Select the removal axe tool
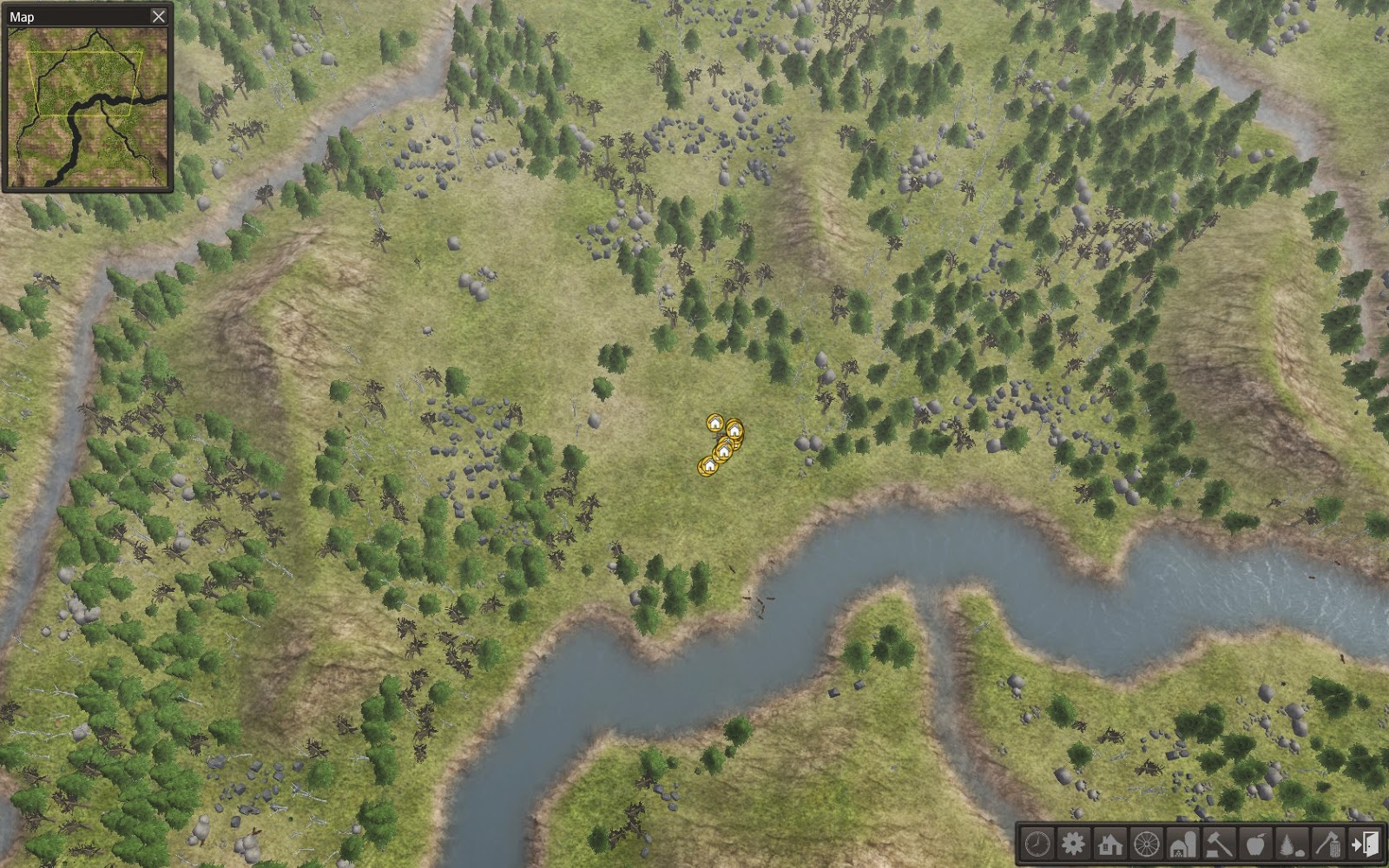This screenshot has height=868, width=1389. [1326, 844]
